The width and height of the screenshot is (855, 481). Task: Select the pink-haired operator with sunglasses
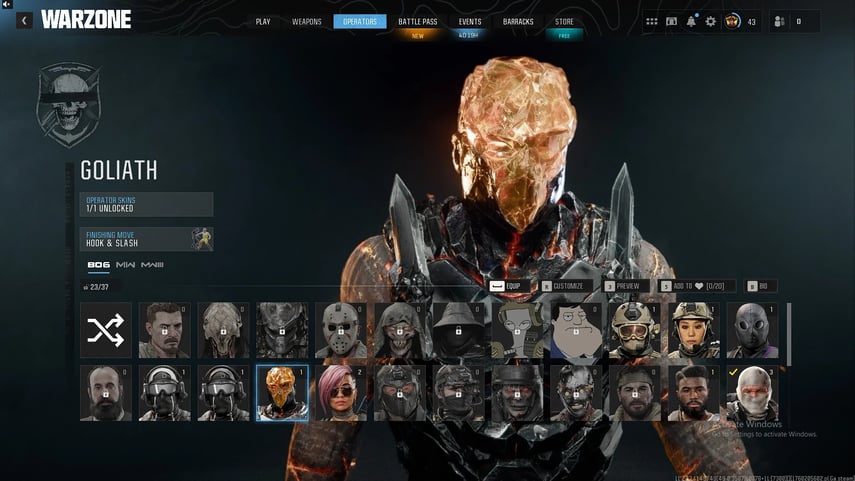click(x=341, y=393)
